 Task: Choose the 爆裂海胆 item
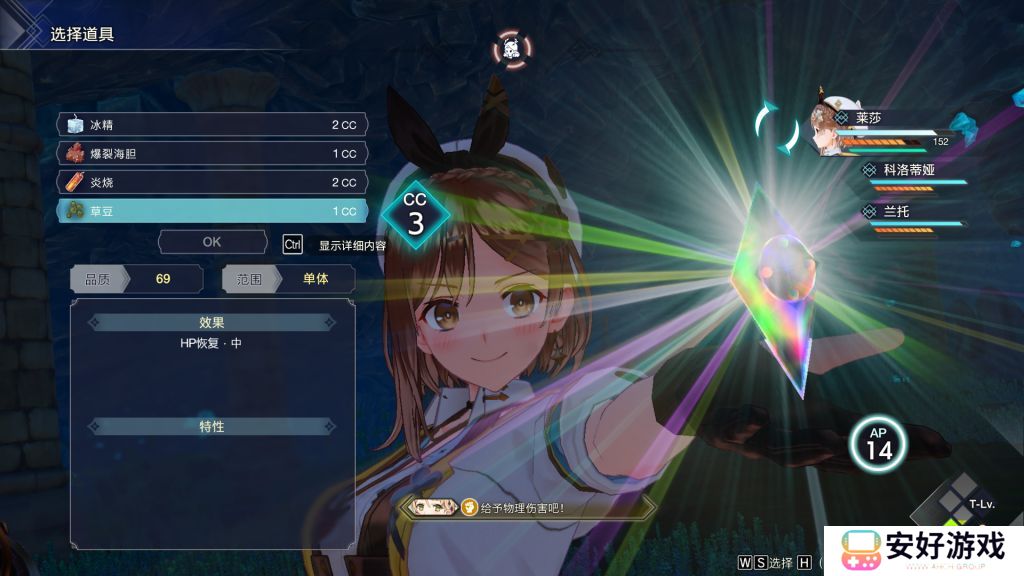click(212, 154)
